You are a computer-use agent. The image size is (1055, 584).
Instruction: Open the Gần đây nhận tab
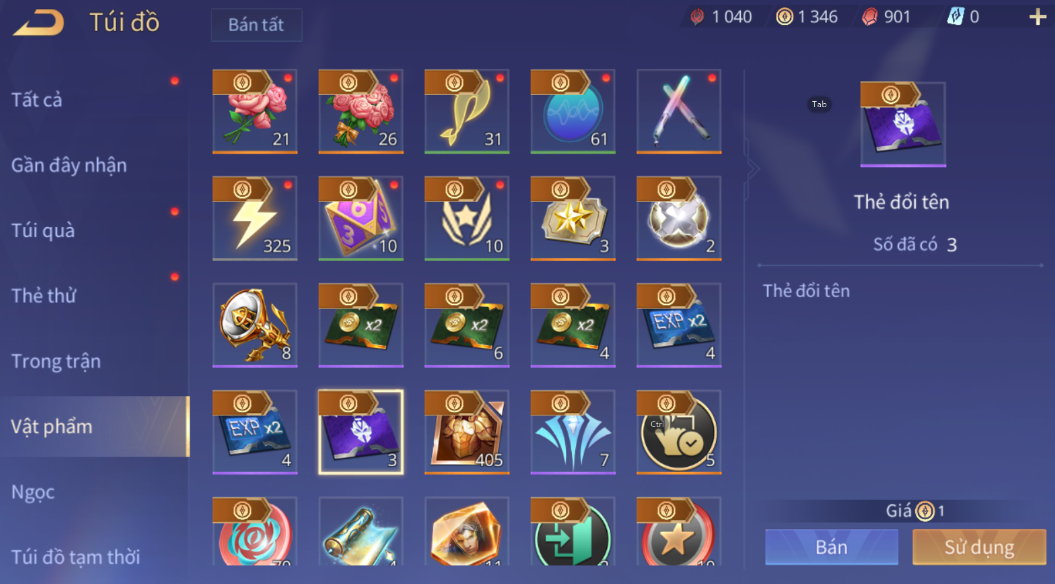(69, 165)
